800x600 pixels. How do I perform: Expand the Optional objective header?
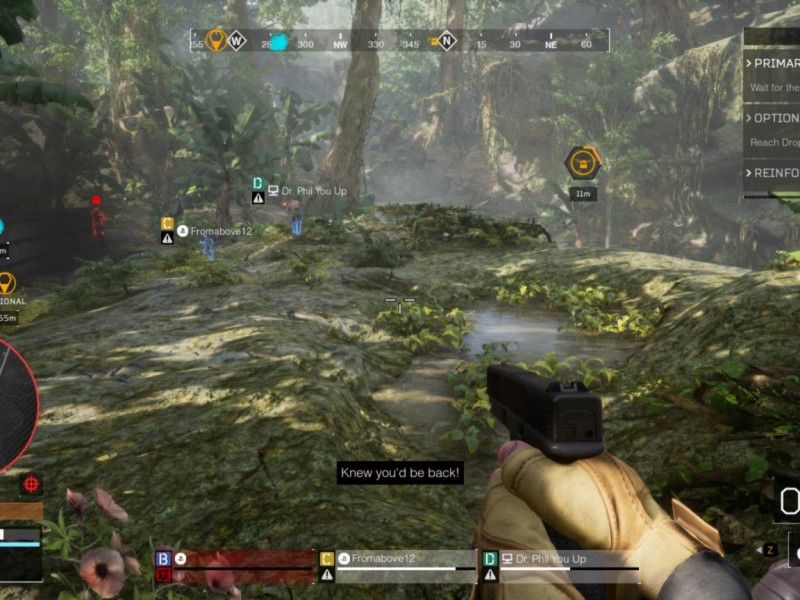(774, 118)
